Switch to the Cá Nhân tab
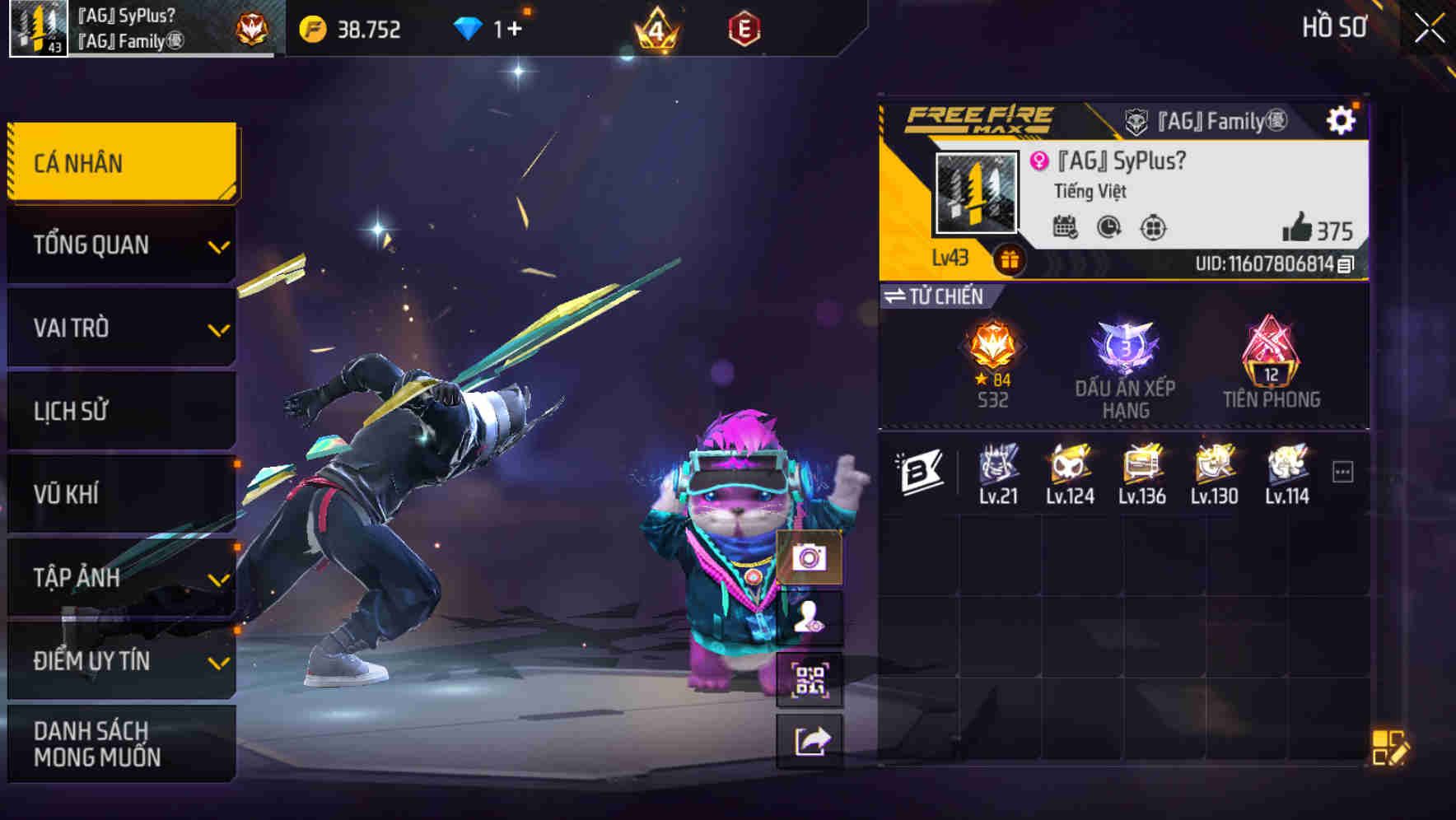The image size is (1456, 820). coord(121,162)
